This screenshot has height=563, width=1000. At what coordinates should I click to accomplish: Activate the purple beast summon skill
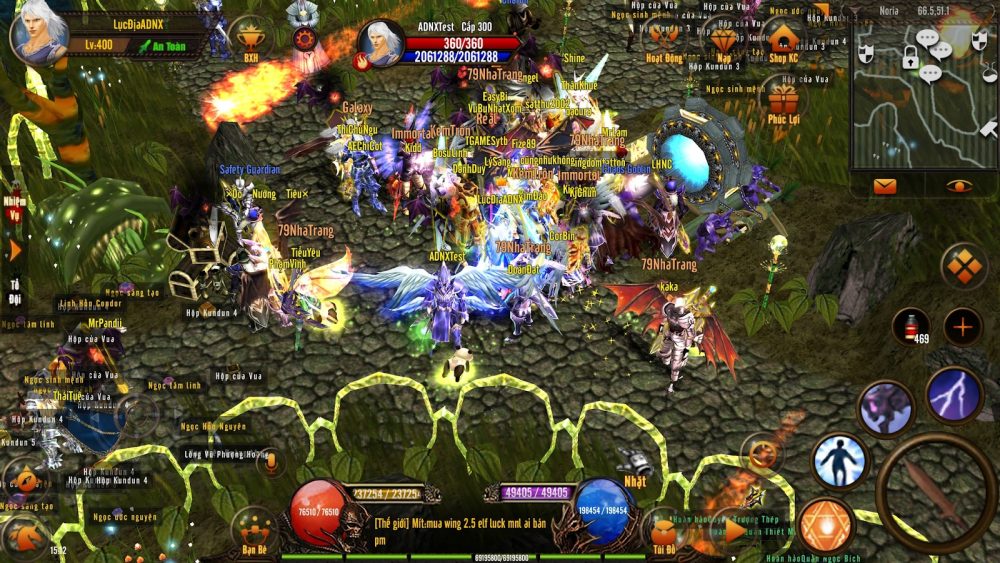tap(886, 408)
